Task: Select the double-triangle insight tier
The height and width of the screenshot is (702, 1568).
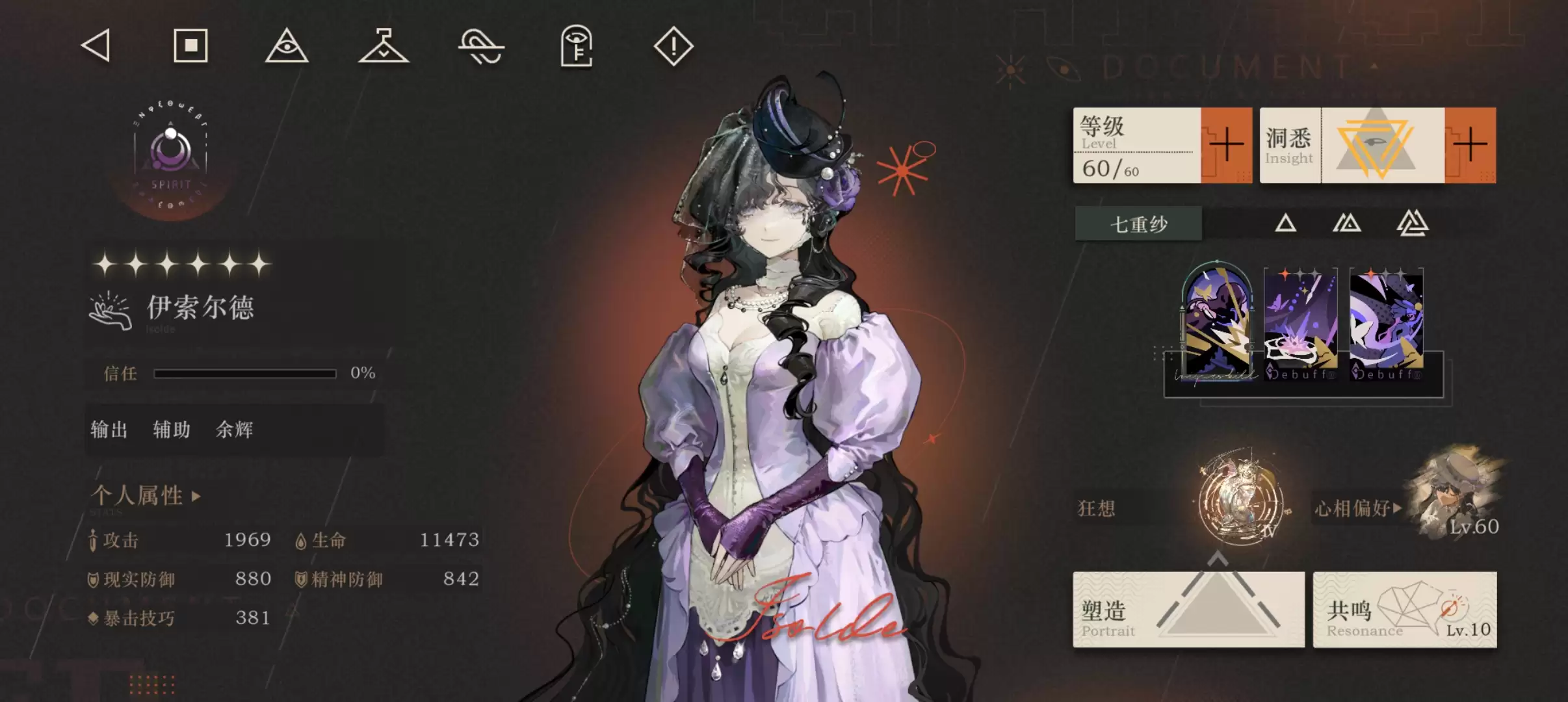Action: 1347,224
